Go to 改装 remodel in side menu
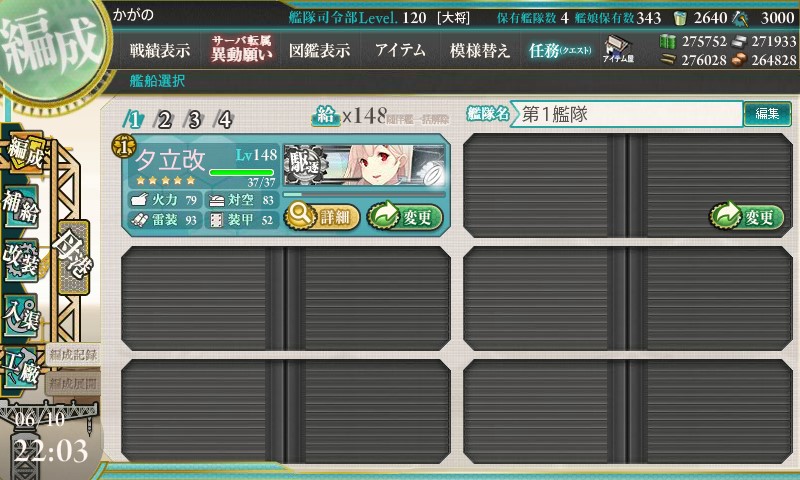The height and width of the screenshot is (480, 800). tap(22, 257)
